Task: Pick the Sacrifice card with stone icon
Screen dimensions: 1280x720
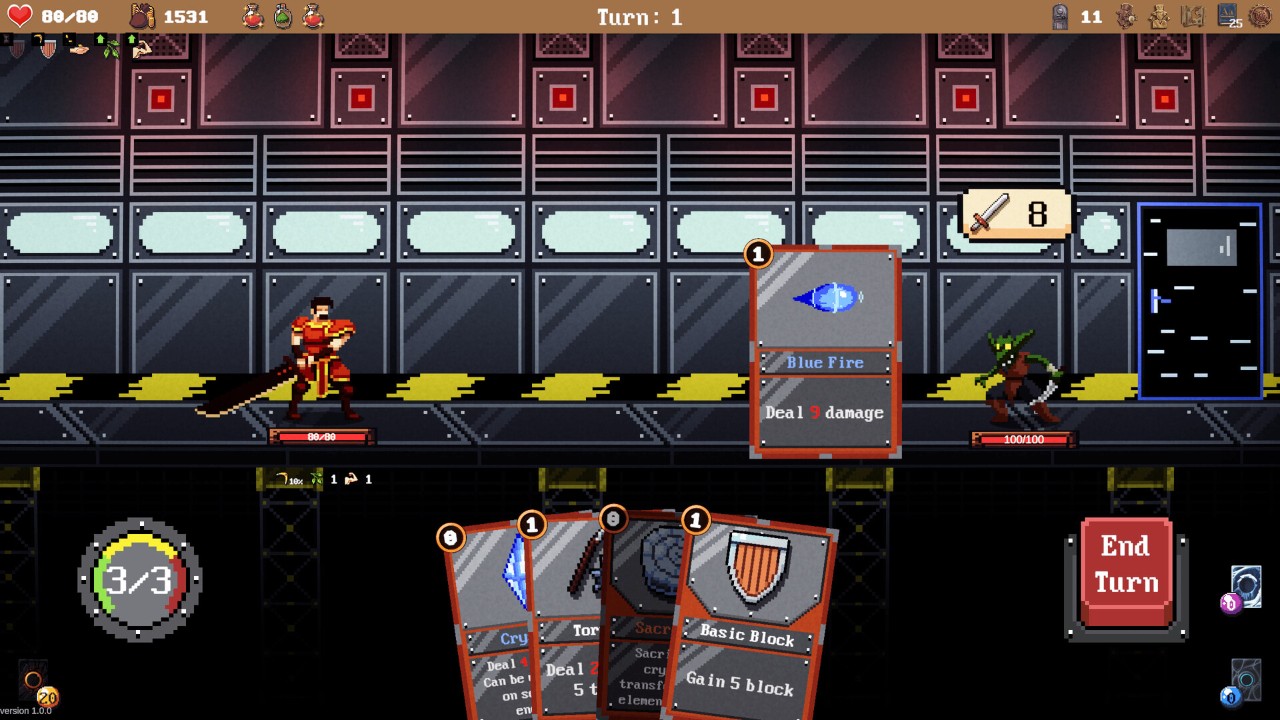Action: coord(640,600)
